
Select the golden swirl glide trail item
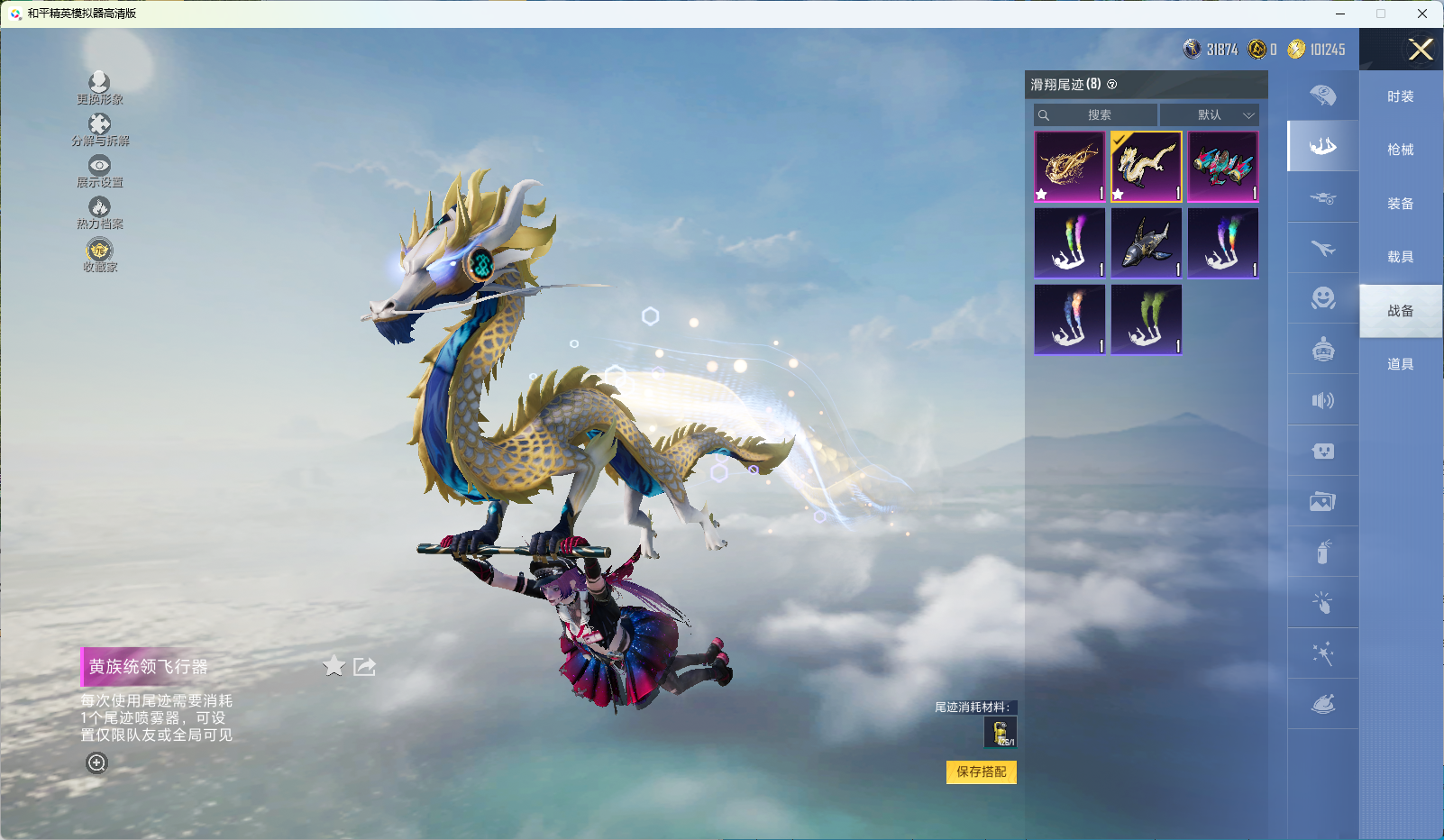(x=1070, y=167)
